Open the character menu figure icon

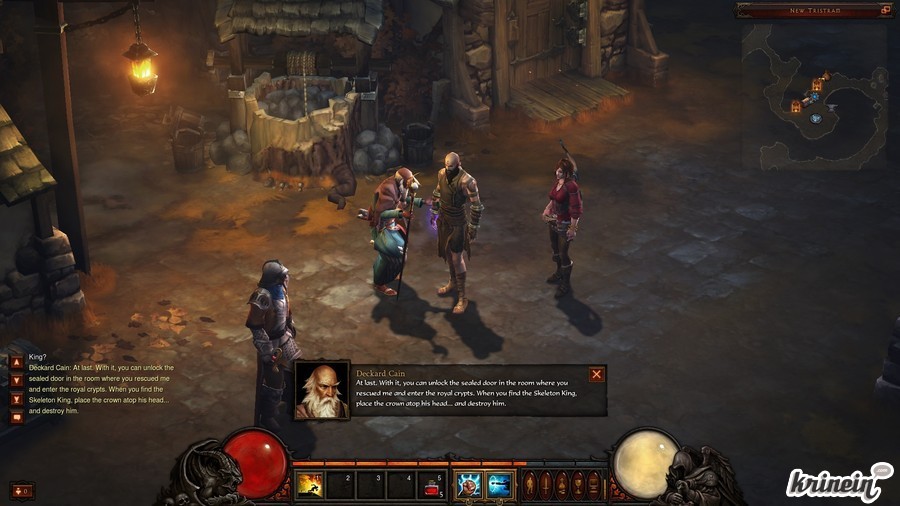tap(530, 485)
